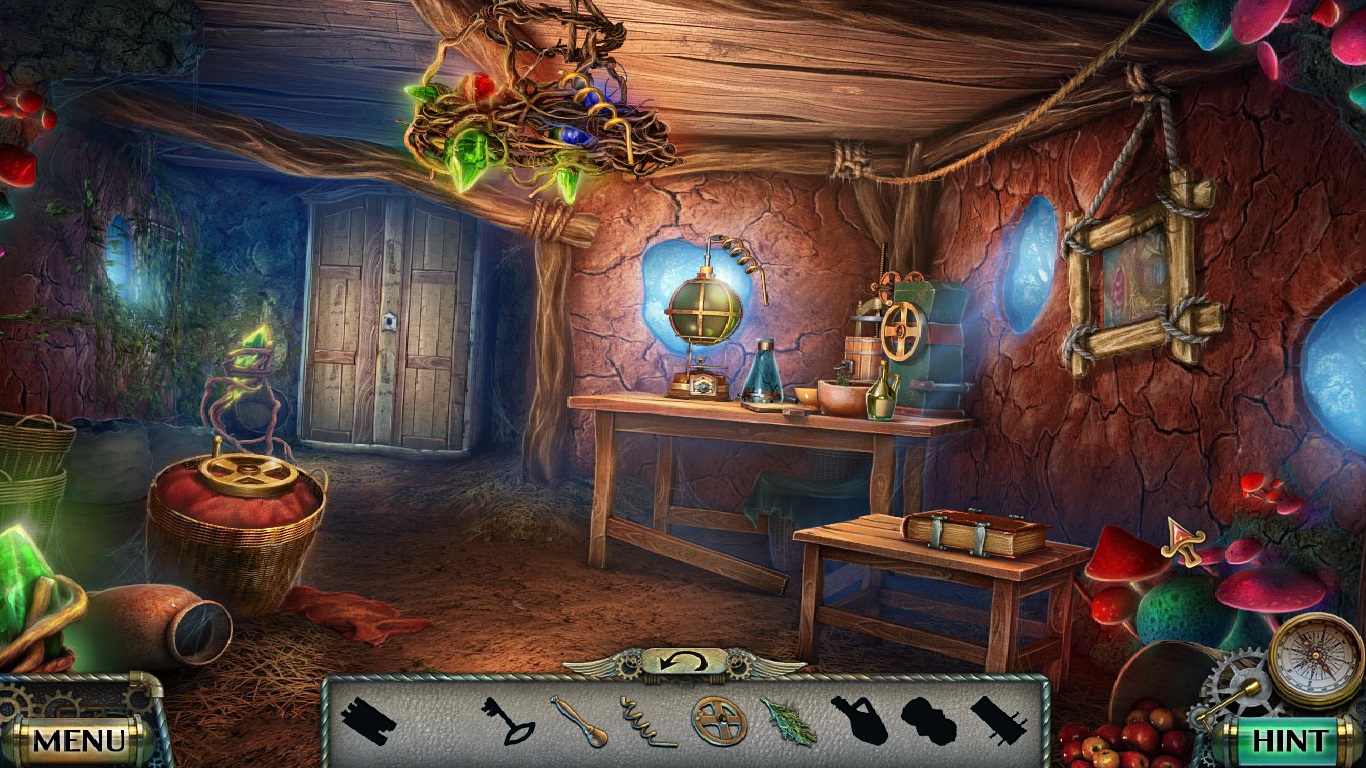This screenshot has height=768, width=1366.
Task: Select the found golden wheel in the tray
Action: [721, 719]
